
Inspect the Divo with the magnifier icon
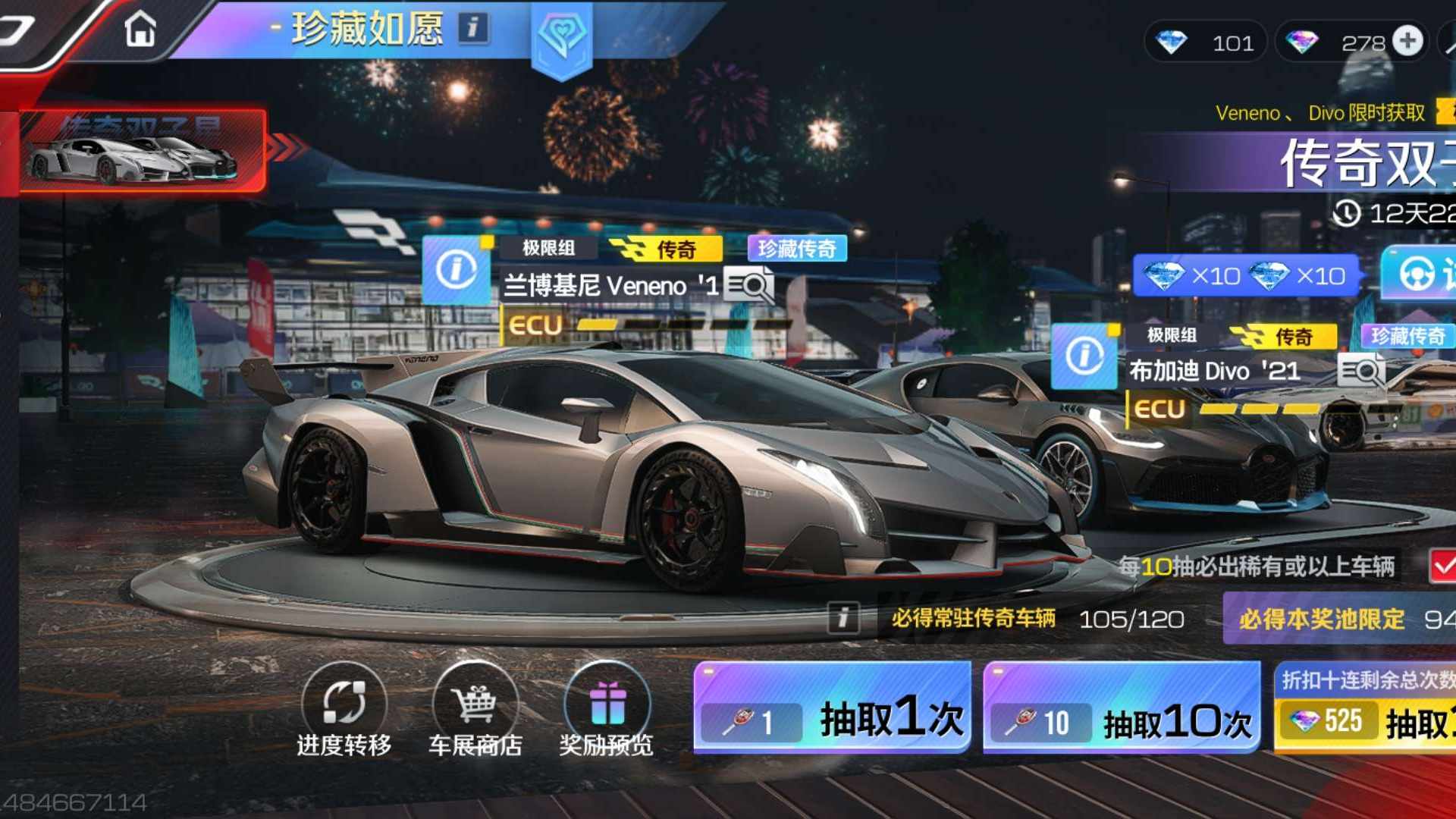[x=1361, y=372]
